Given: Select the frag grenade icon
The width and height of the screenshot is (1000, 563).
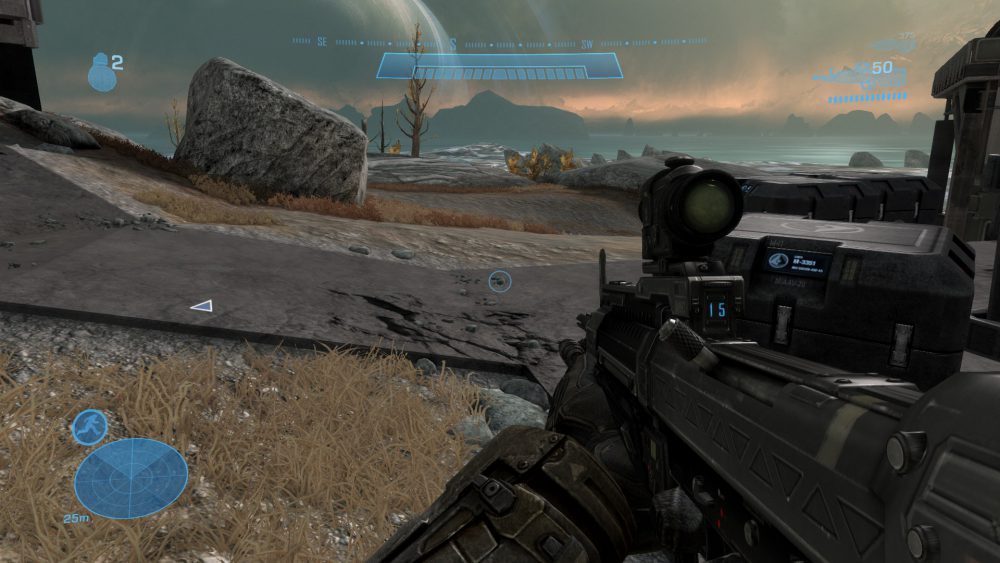Looking at the screenshot, I should tap(102, 70).
